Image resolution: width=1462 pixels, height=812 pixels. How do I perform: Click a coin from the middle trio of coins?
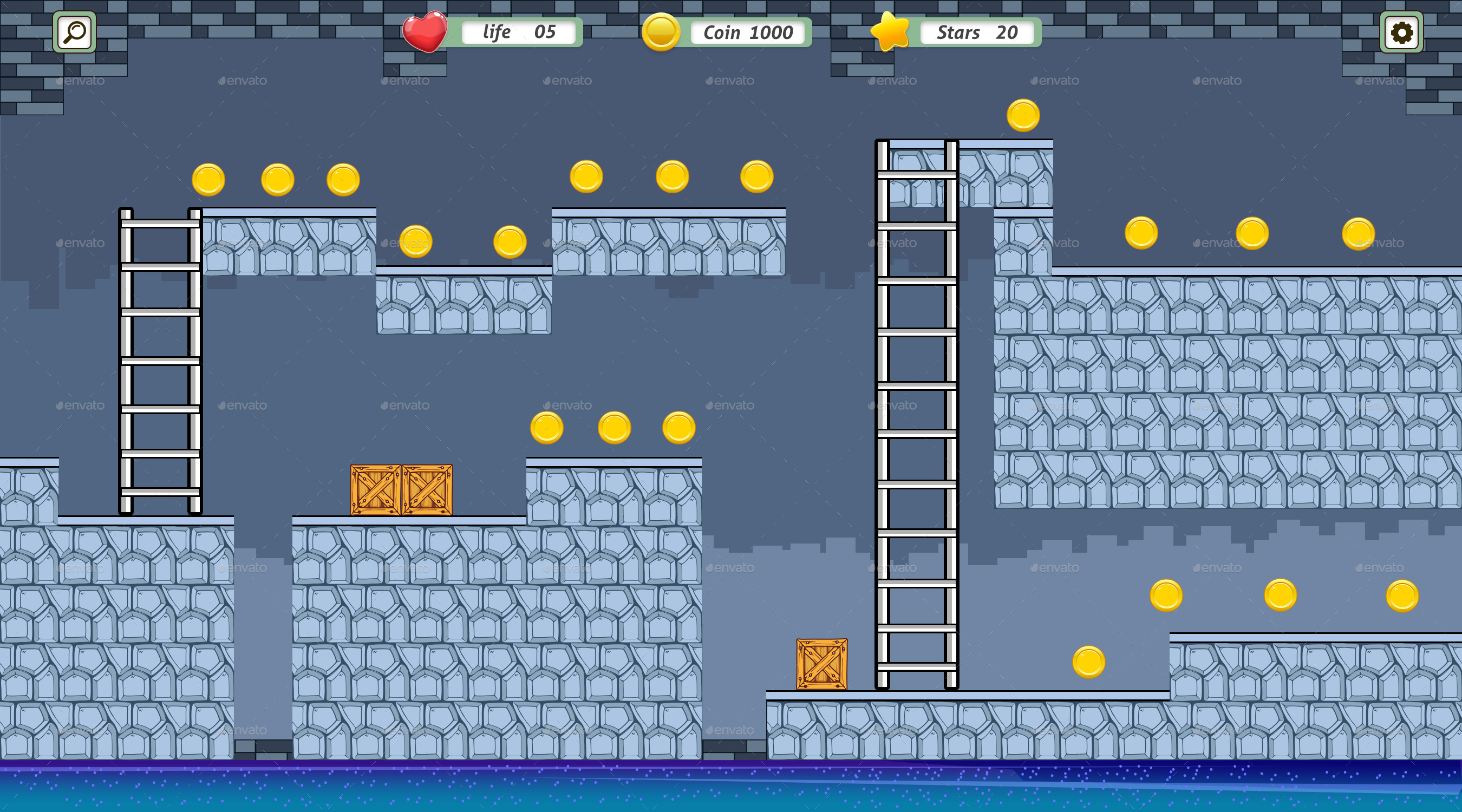tap(613, 428)
